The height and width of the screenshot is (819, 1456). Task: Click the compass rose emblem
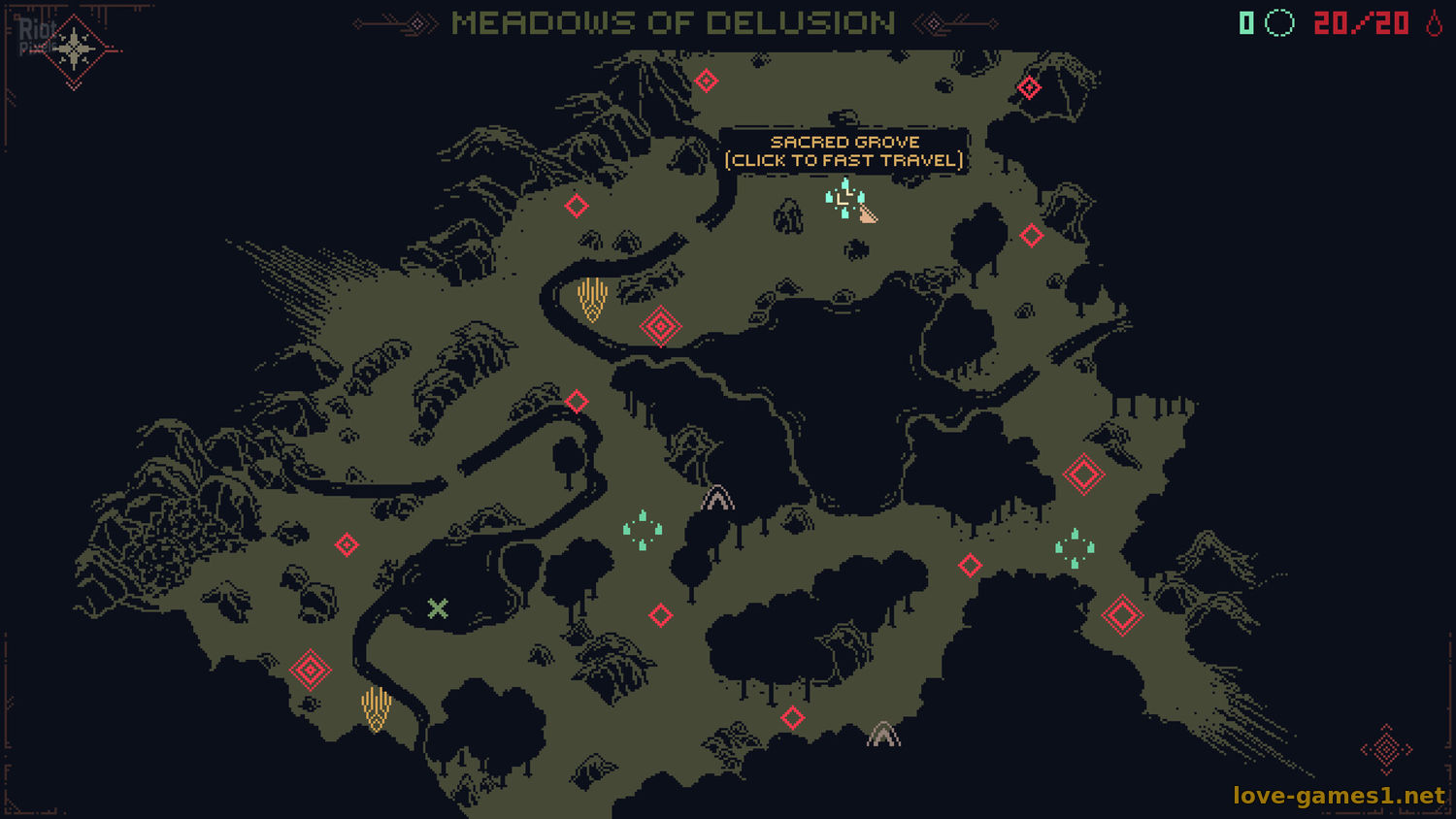74,49
